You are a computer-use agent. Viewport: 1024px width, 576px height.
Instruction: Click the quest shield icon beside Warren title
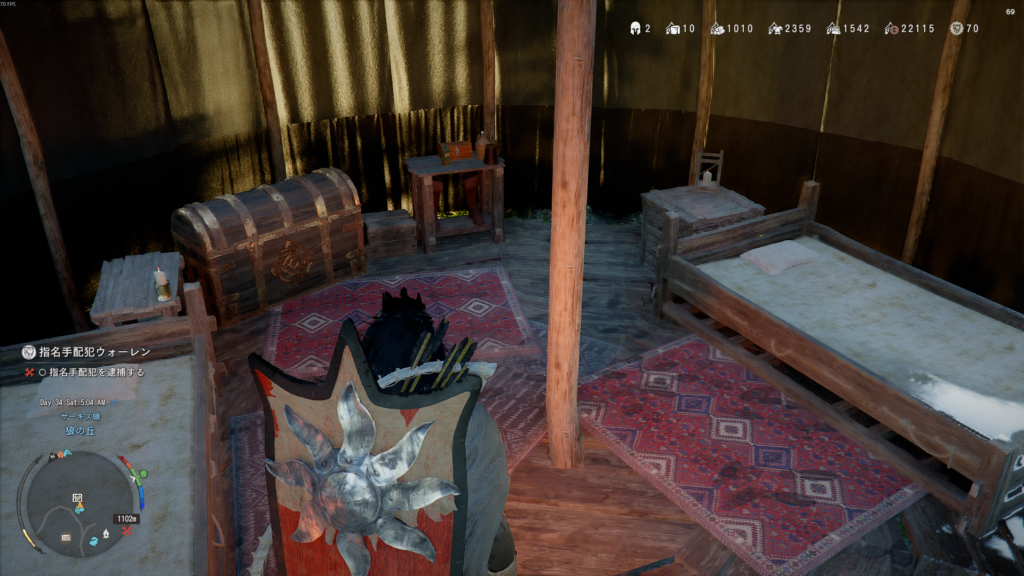point(31,353)
